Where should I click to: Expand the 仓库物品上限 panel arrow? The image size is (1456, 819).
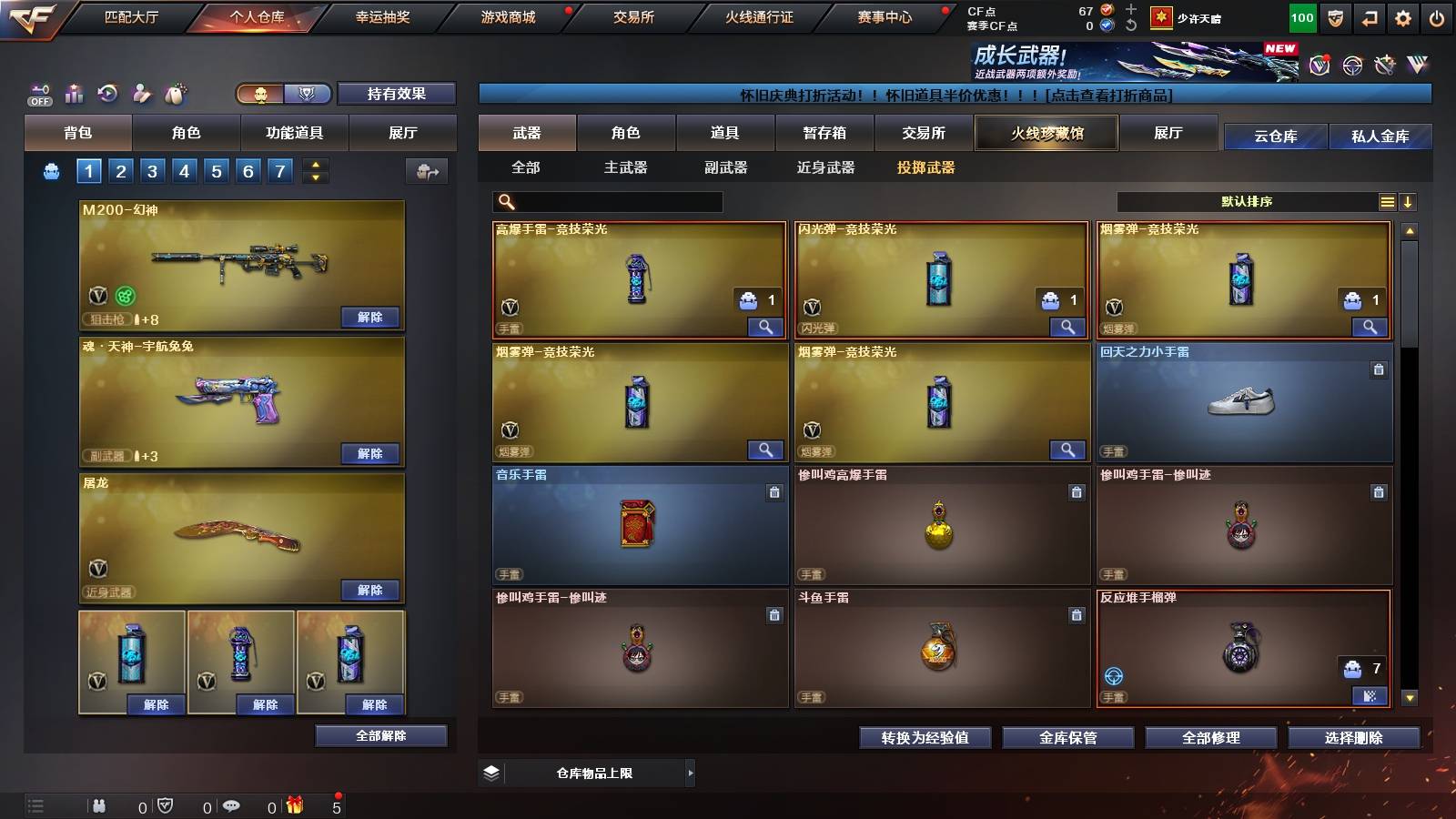point(691,772)
